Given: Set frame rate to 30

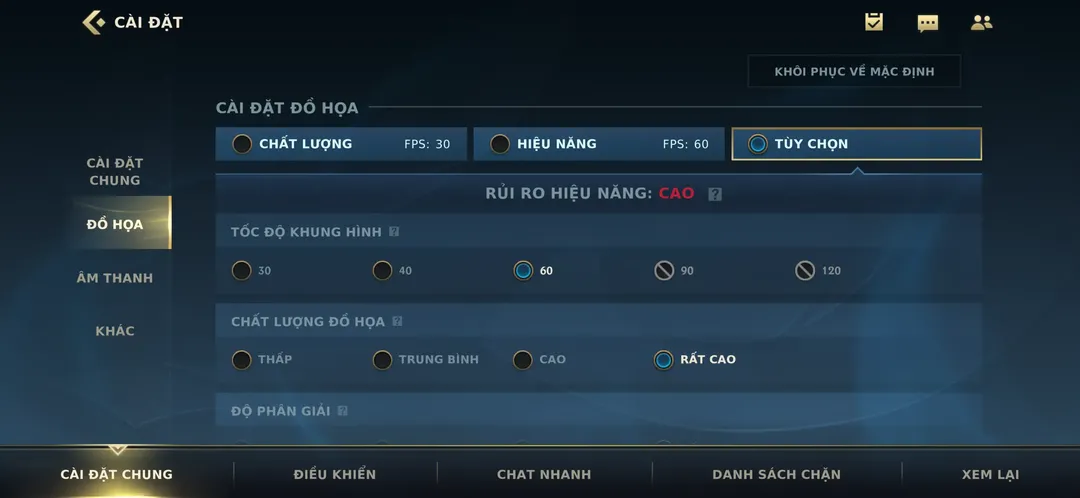Looking at the screenshot, I should point(242,271).
